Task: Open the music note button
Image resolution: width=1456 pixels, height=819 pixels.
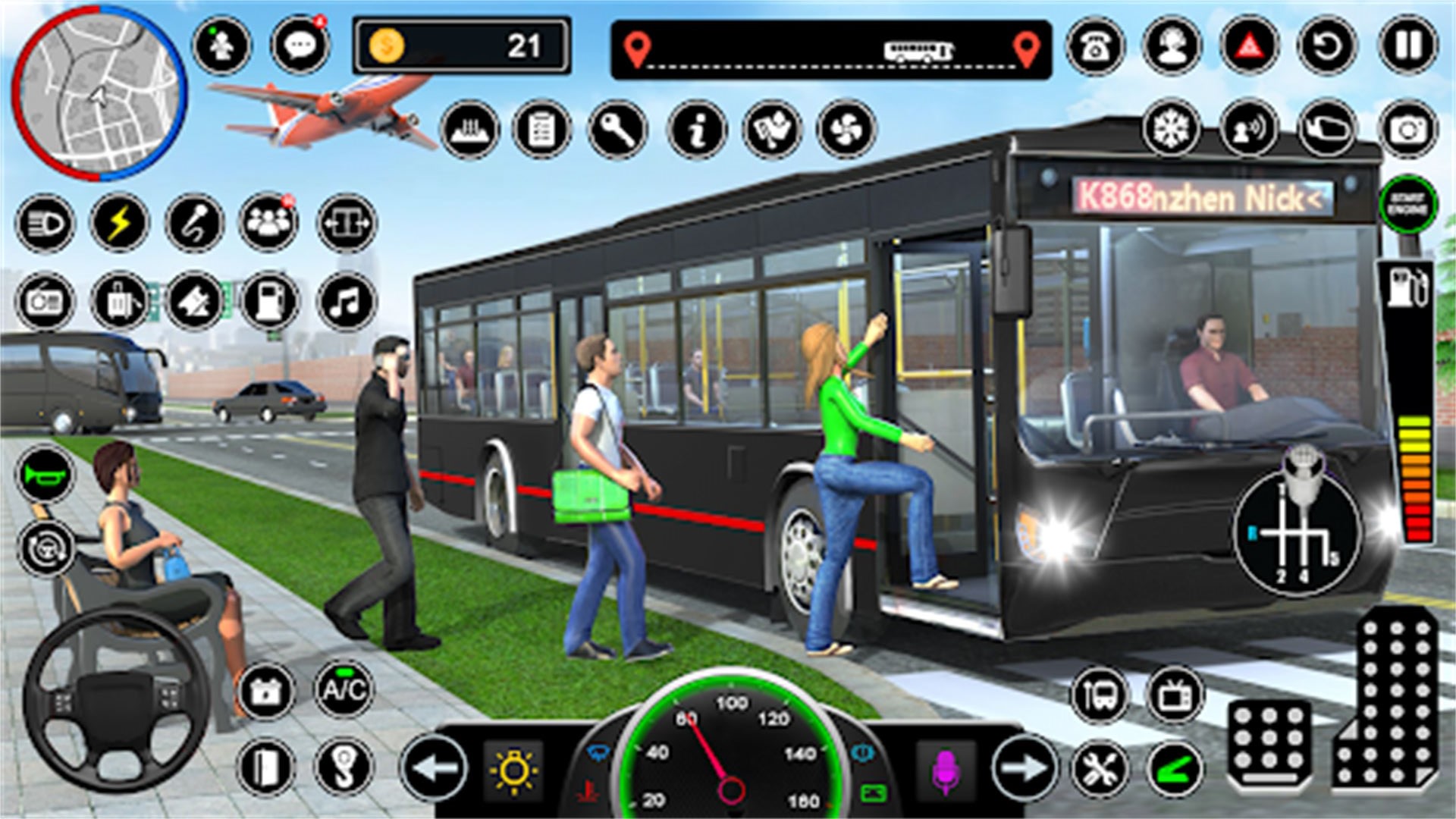Action: (x=346, y=302)
